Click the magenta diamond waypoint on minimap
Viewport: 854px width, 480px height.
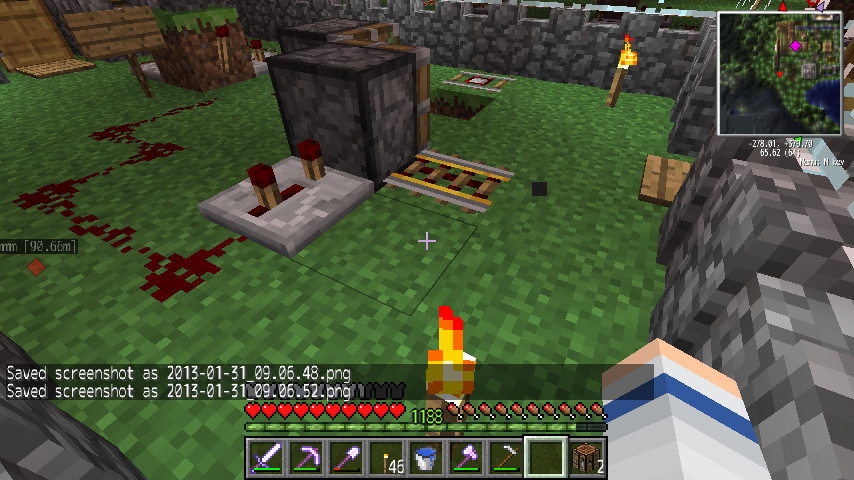pos(796,45)
